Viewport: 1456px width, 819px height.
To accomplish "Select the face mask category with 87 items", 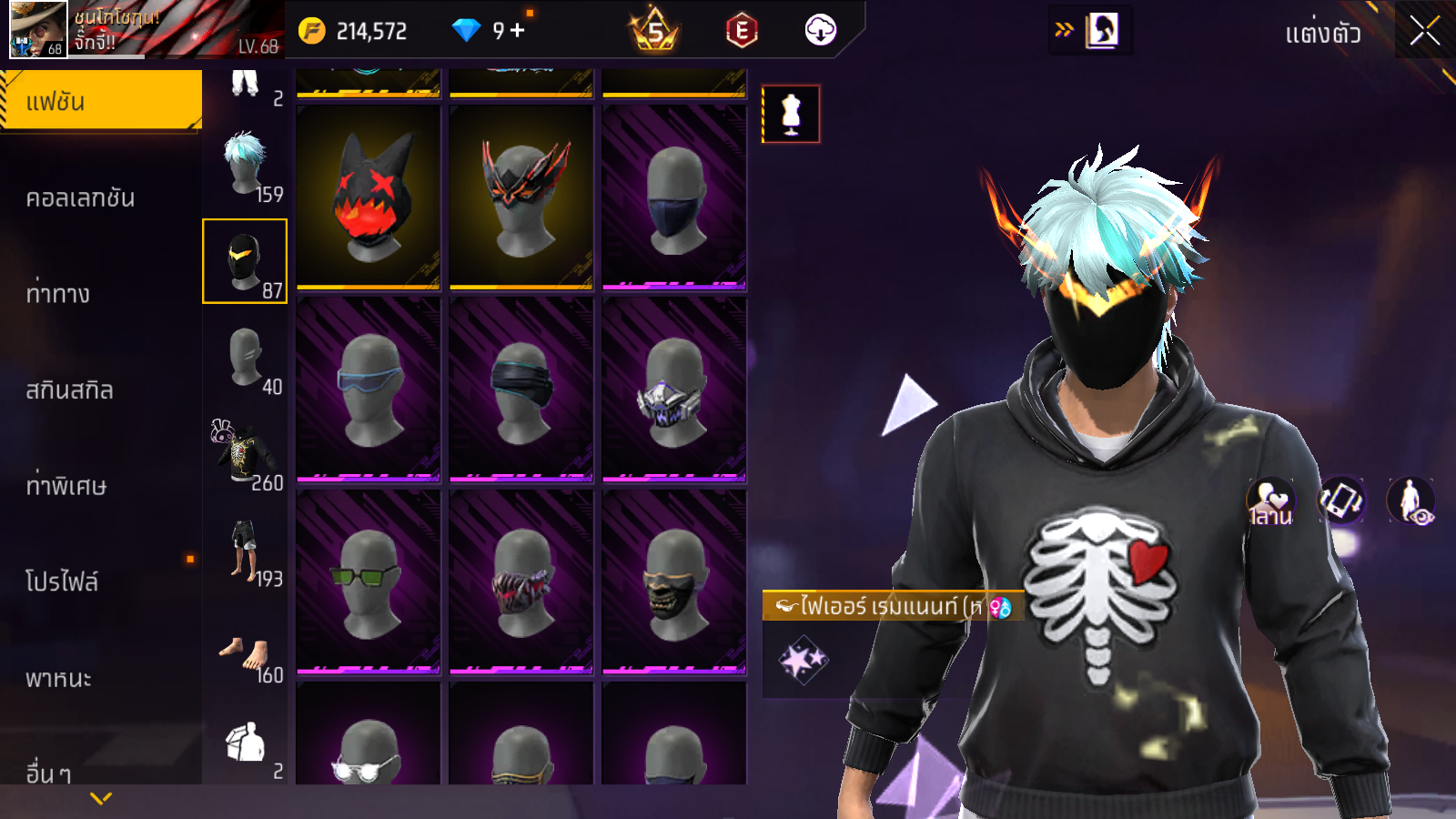I will 245,261.
